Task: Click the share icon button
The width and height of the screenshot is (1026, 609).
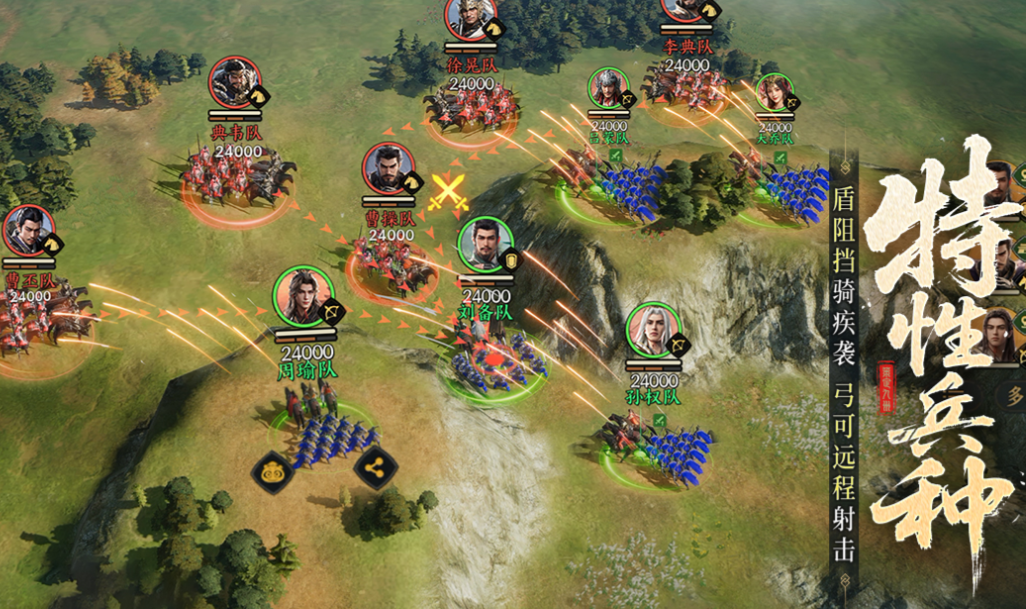Action: (375, 466)
